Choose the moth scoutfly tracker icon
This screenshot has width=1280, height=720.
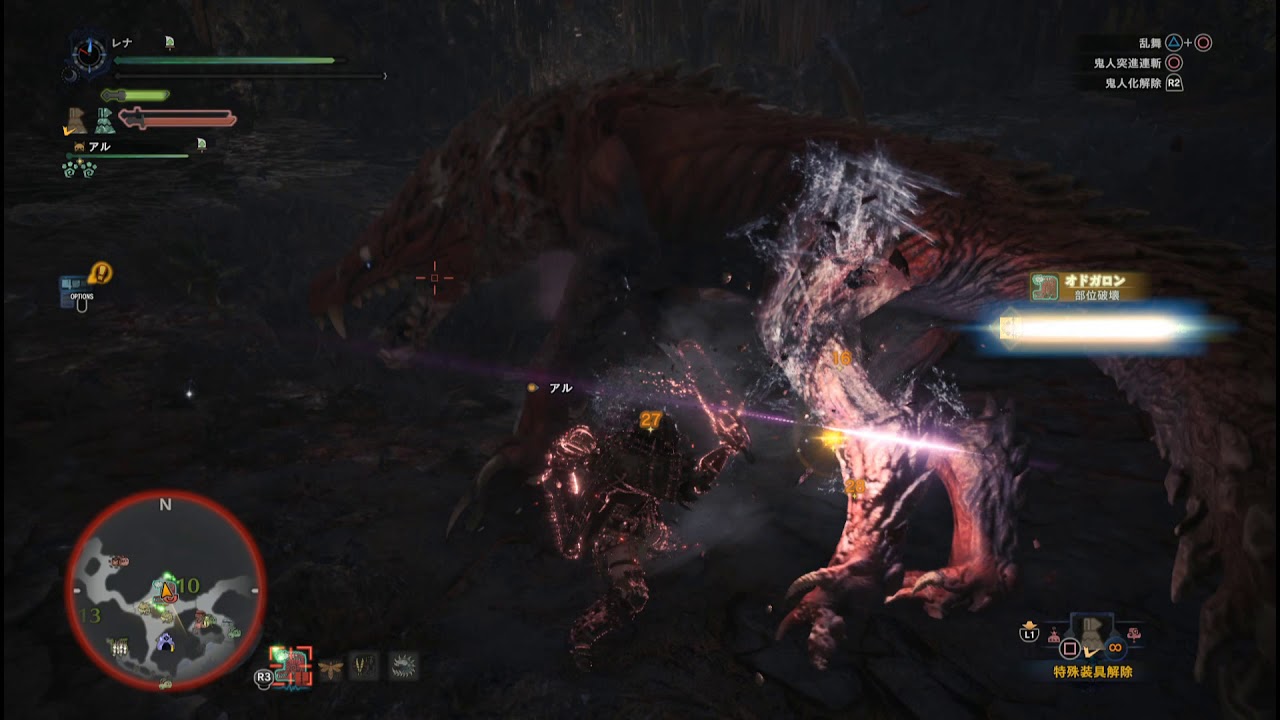tap(330, 666)
